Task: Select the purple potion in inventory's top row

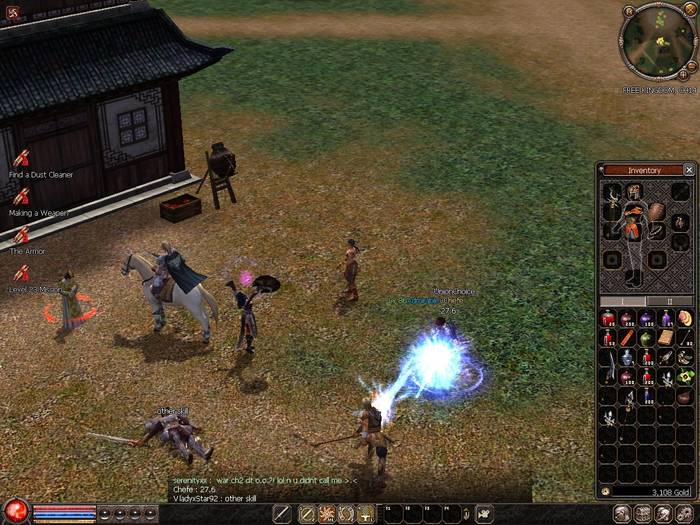Action: tap(646, 319)
